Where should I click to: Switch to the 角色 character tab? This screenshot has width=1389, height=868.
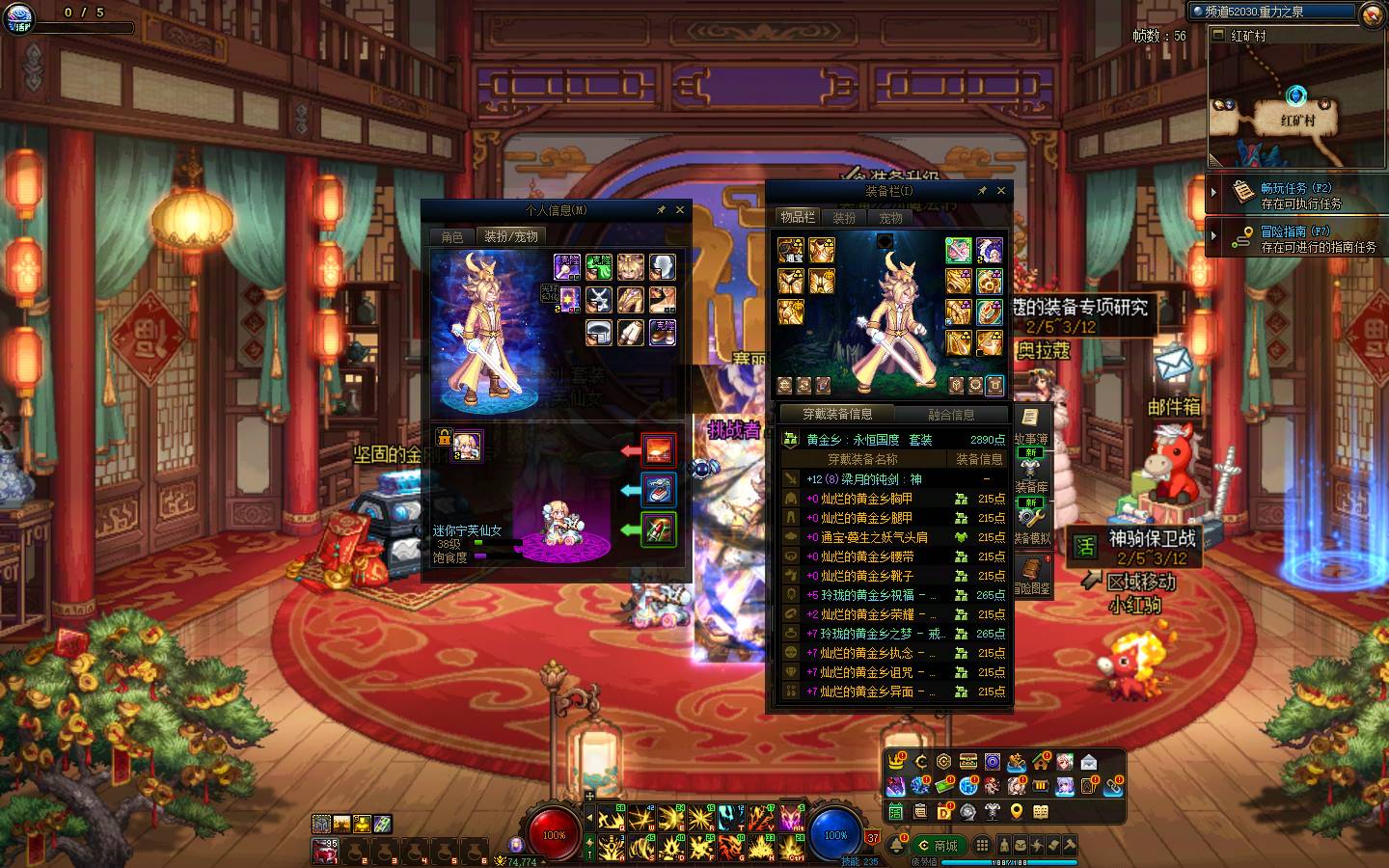click(452, 236)
